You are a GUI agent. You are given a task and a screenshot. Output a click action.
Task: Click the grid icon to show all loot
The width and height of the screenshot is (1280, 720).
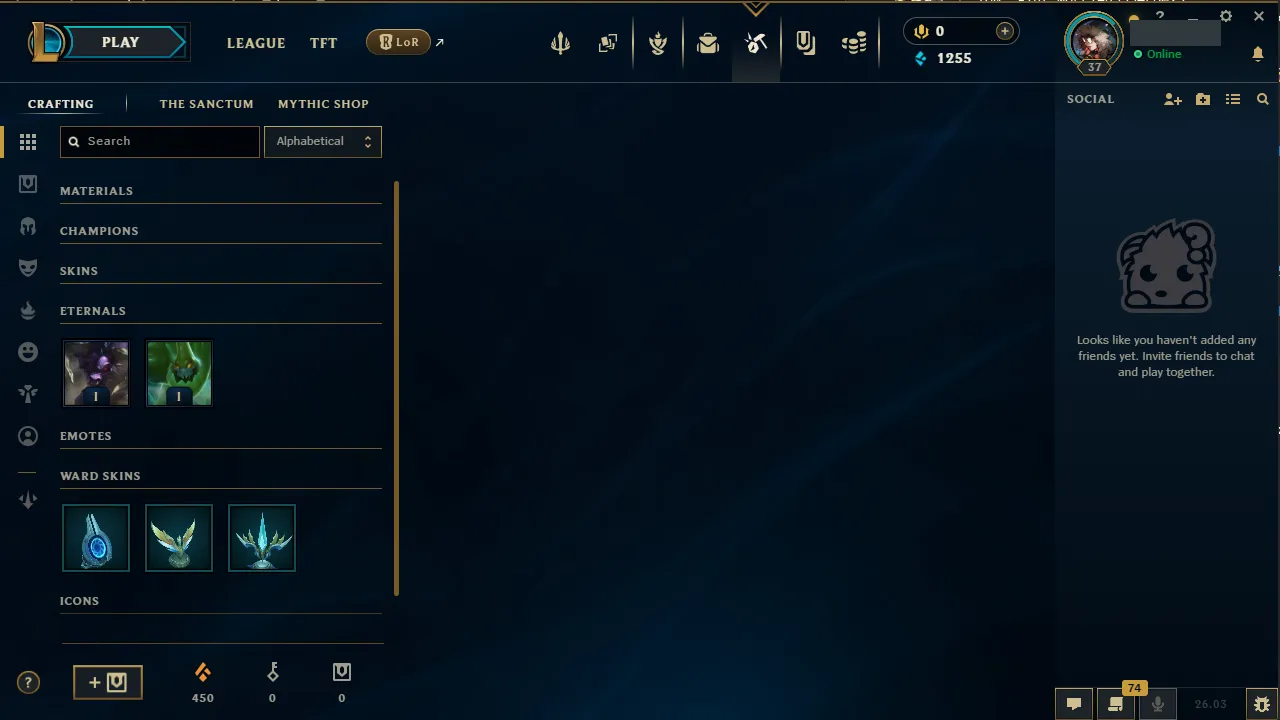(x=28, y=142)
